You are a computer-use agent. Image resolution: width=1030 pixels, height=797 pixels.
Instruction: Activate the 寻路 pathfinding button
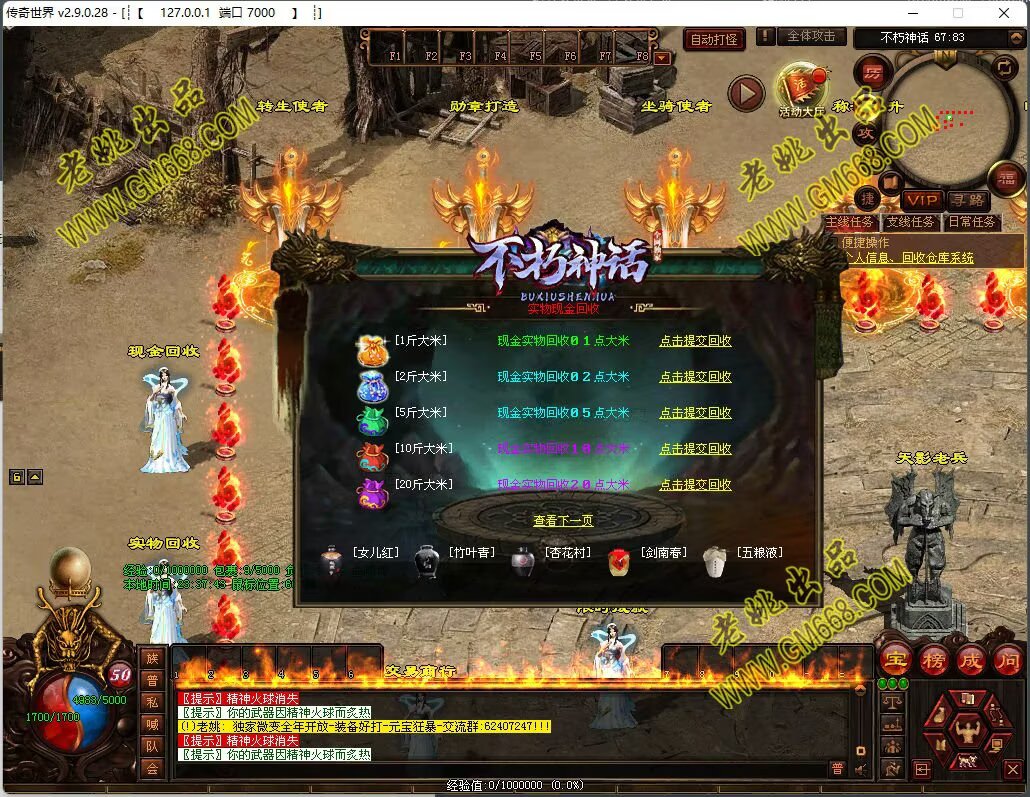(965, 200)
